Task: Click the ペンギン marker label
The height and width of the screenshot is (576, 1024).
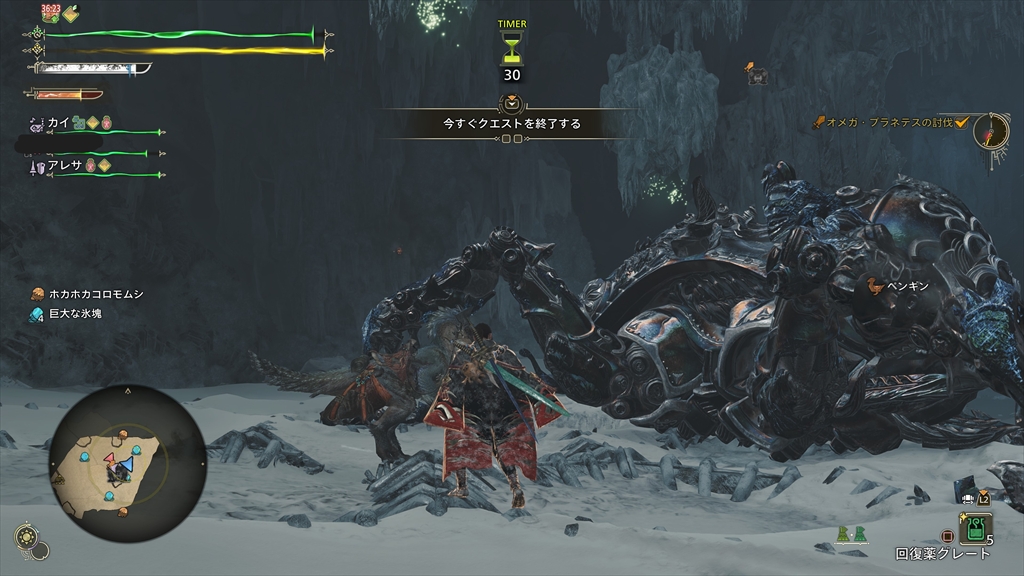Action: point(910,287)
